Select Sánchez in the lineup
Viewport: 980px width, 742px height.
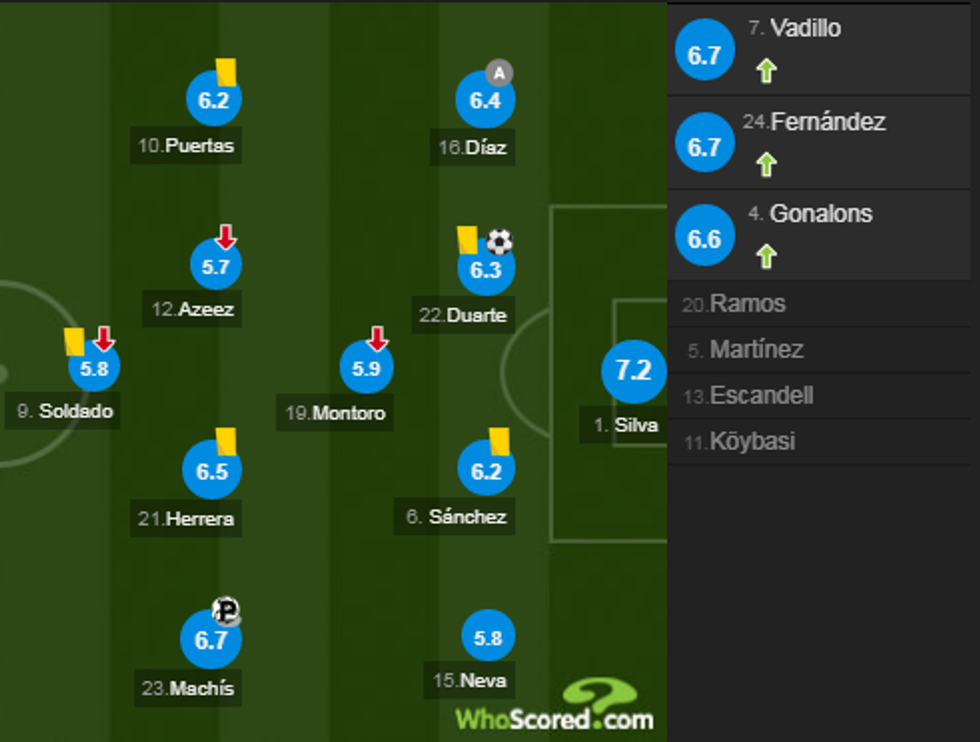pyautogui.click(x=486, y=470)
